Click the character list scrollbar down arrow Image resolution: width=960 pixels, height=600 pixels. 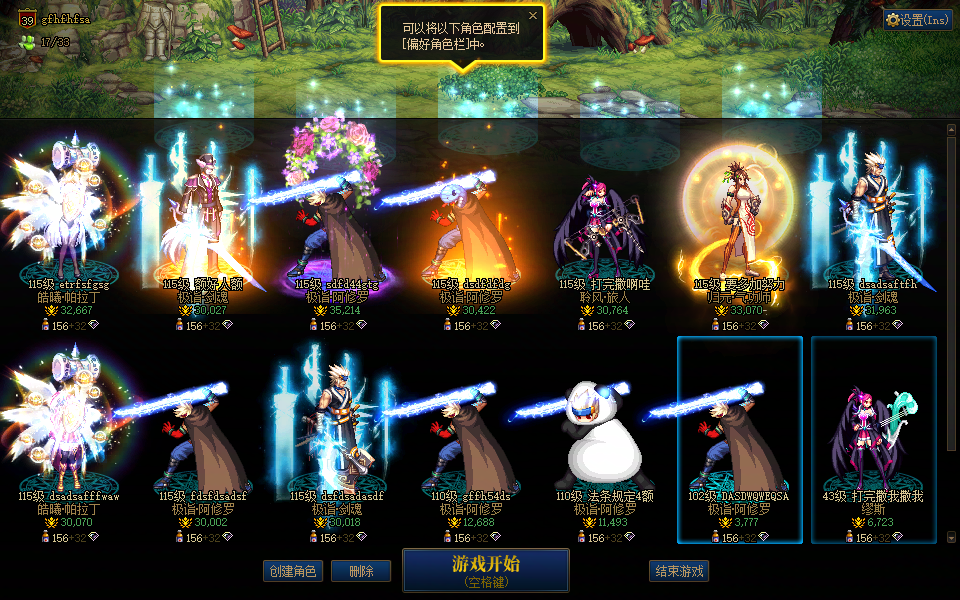(x=951, y=538)
